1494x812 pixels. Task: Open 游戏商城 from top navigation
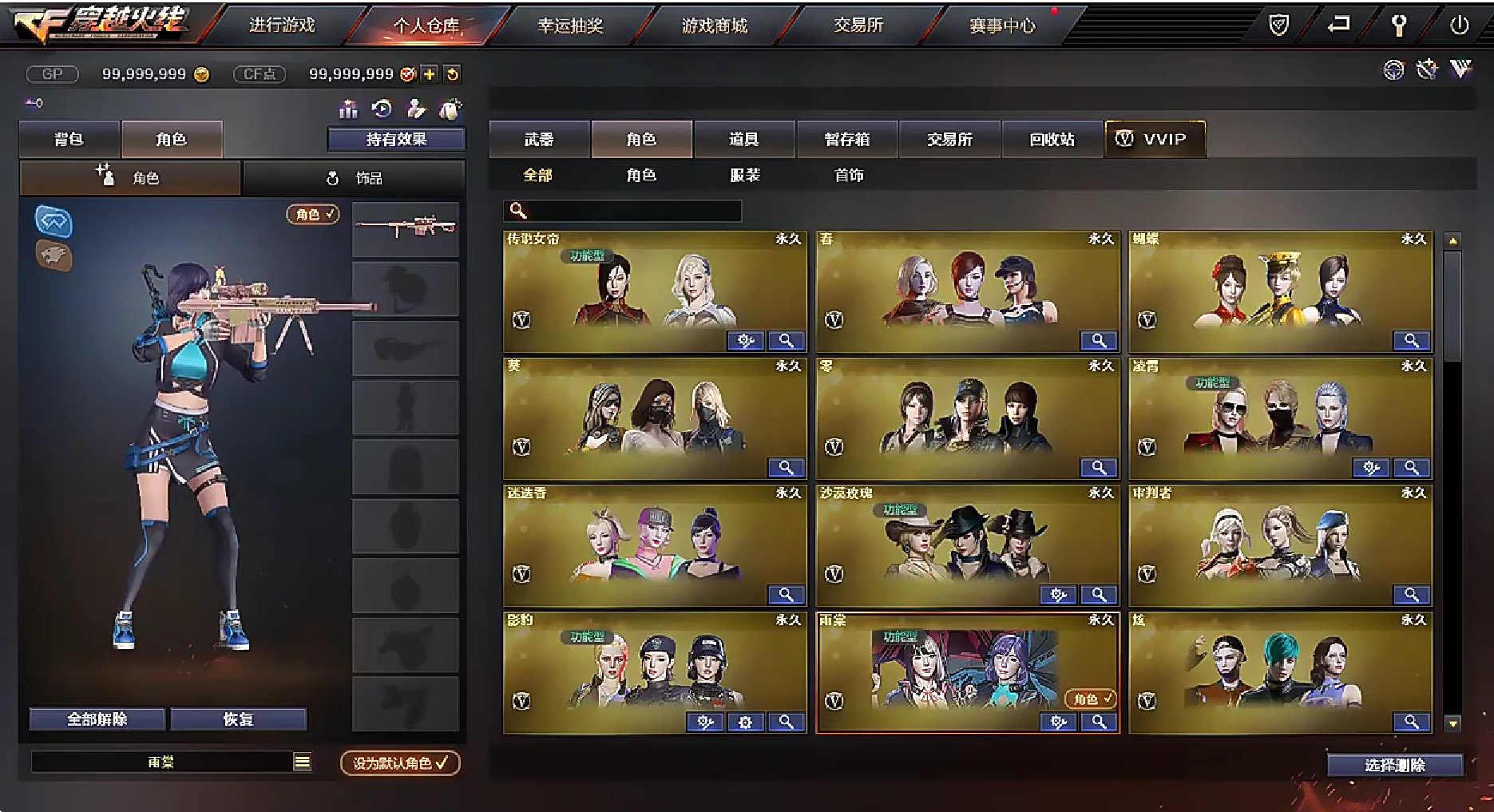point(714,25)
